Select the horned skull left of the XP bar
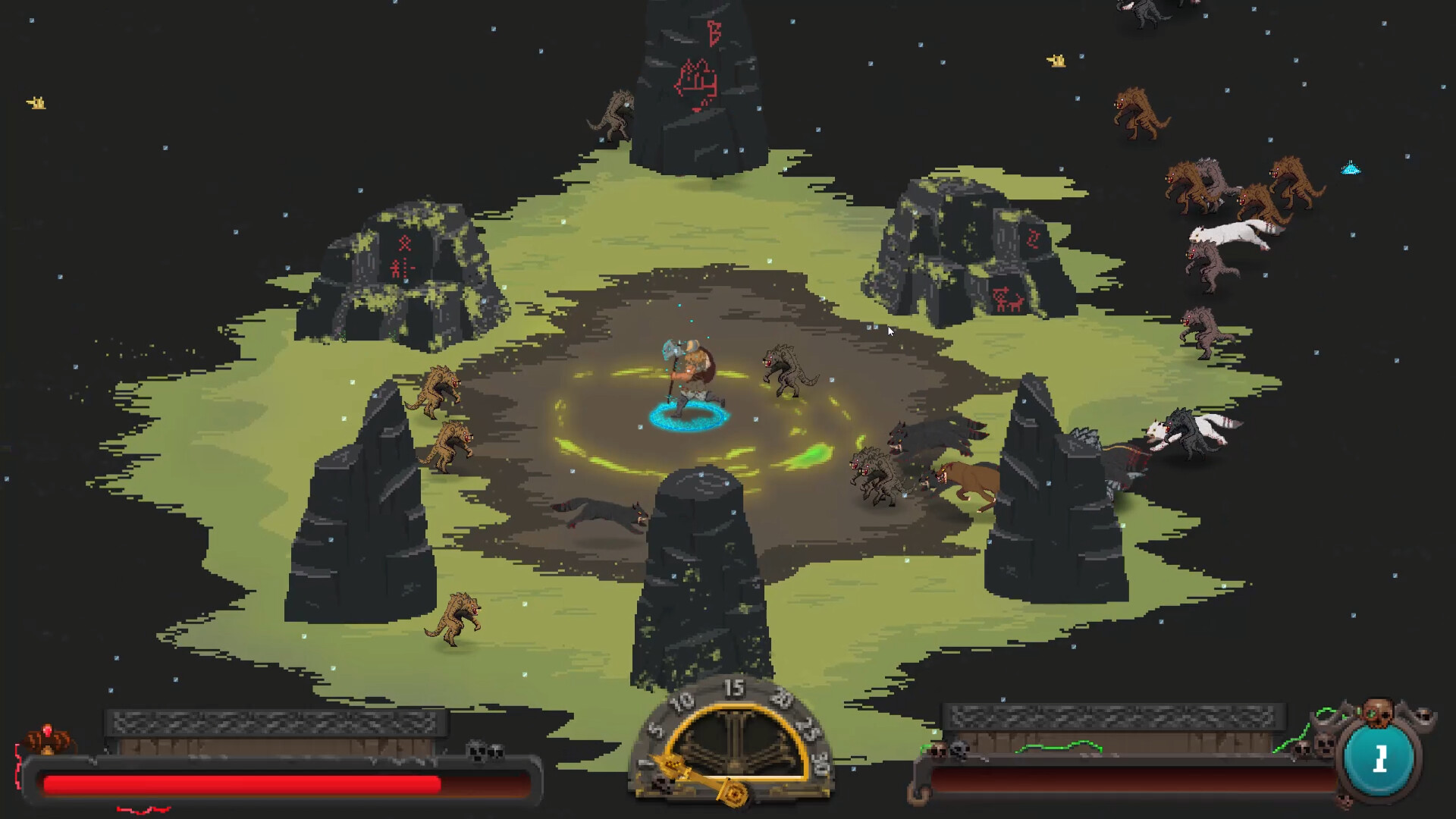Screen dimensions: 1456x819 (x=937, y=749)
